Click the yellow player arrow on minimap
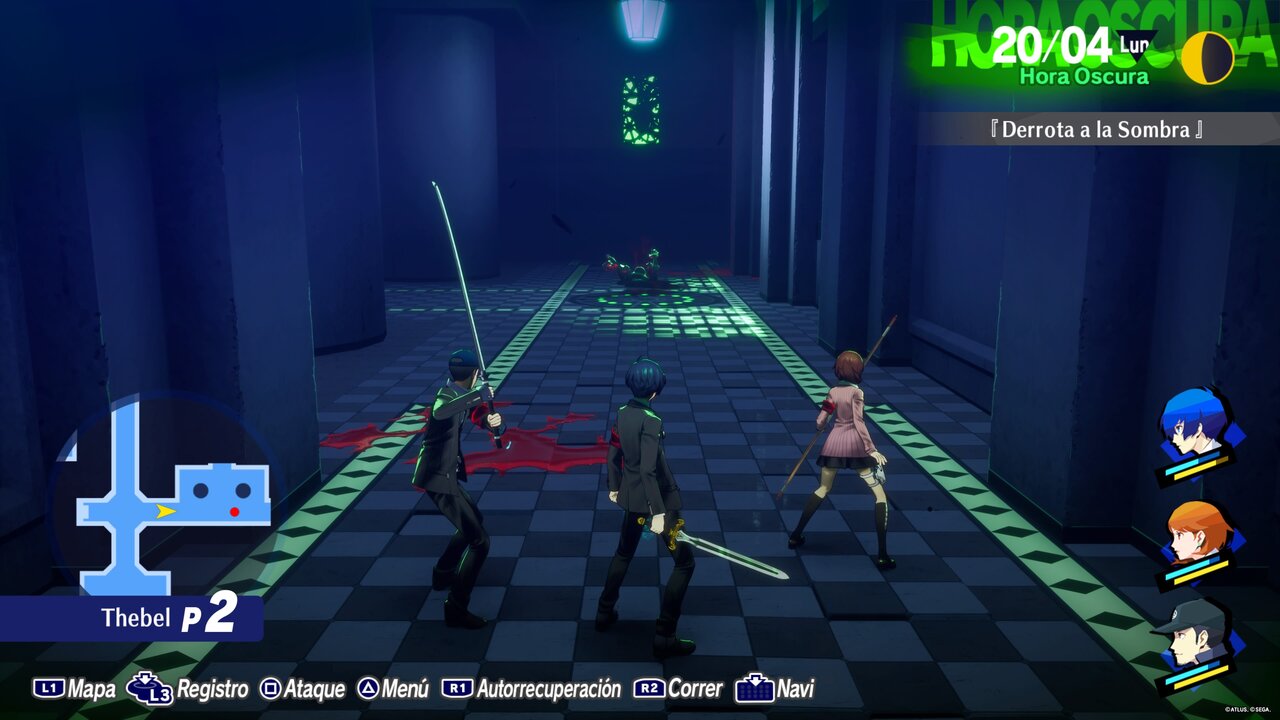The image size is (1280, 720). tap(166, 511)
